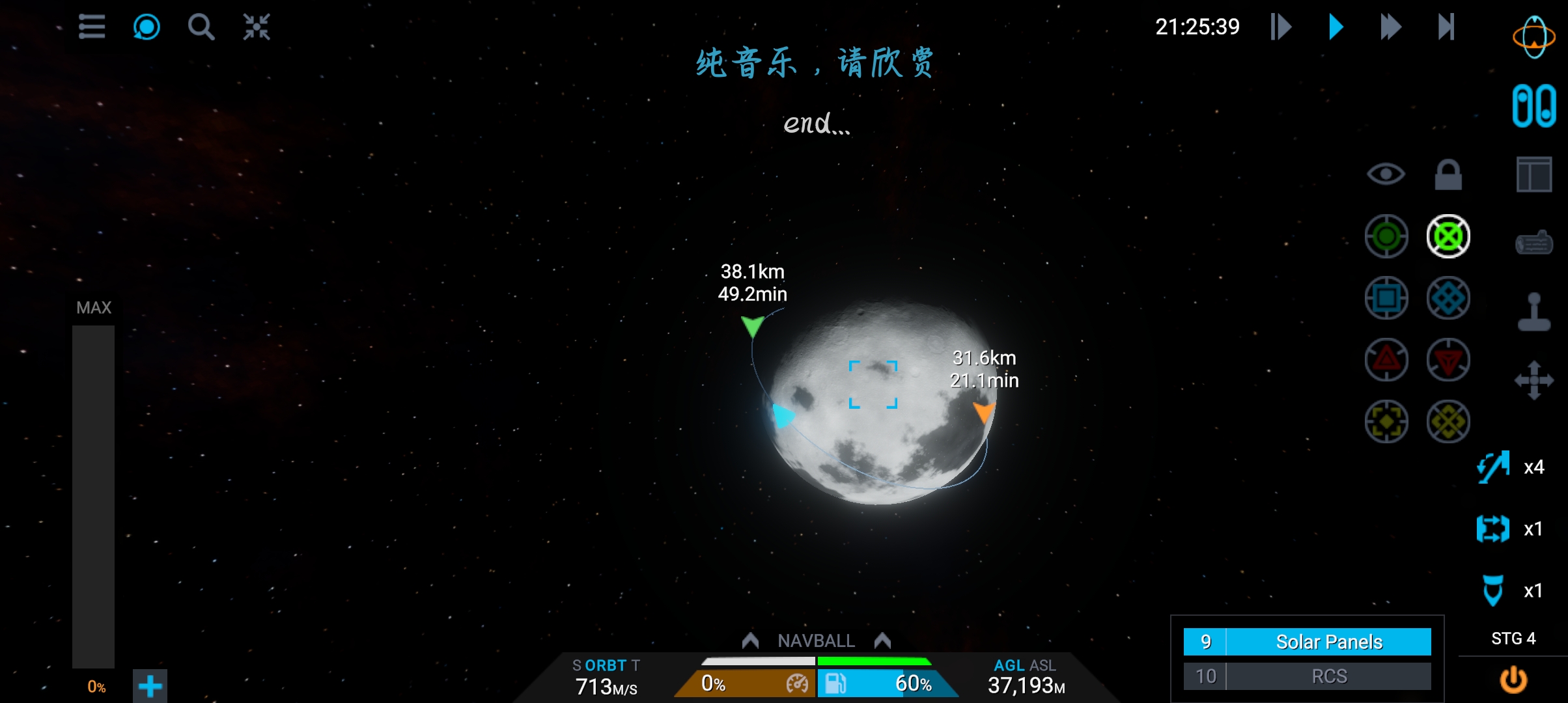This screenshot has height=703, width=1568.
Task: Select the green retrograde heading button
Action: coord(1448,236)
